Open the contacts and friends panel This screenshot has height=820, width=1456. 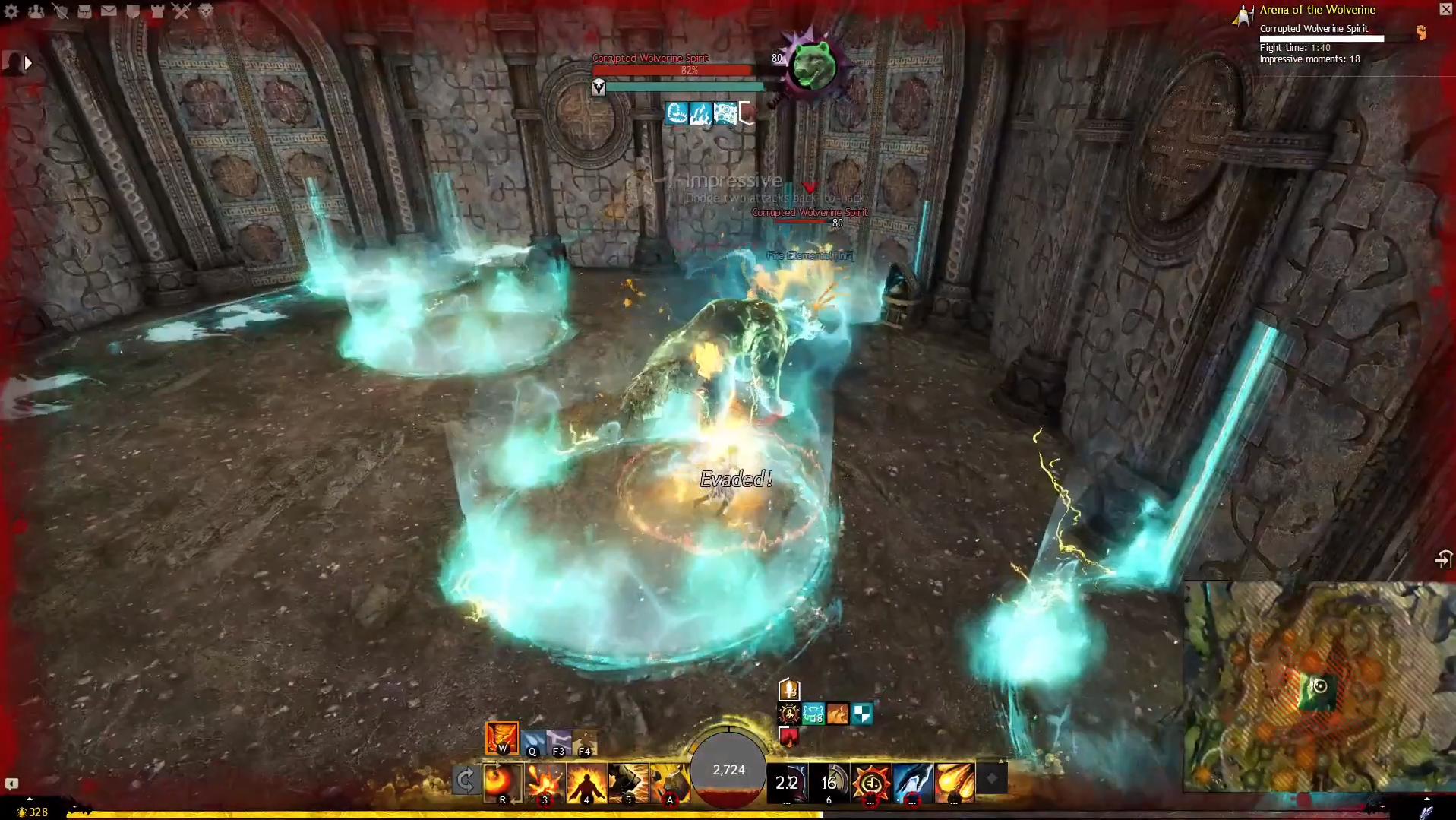coord(36,11)
